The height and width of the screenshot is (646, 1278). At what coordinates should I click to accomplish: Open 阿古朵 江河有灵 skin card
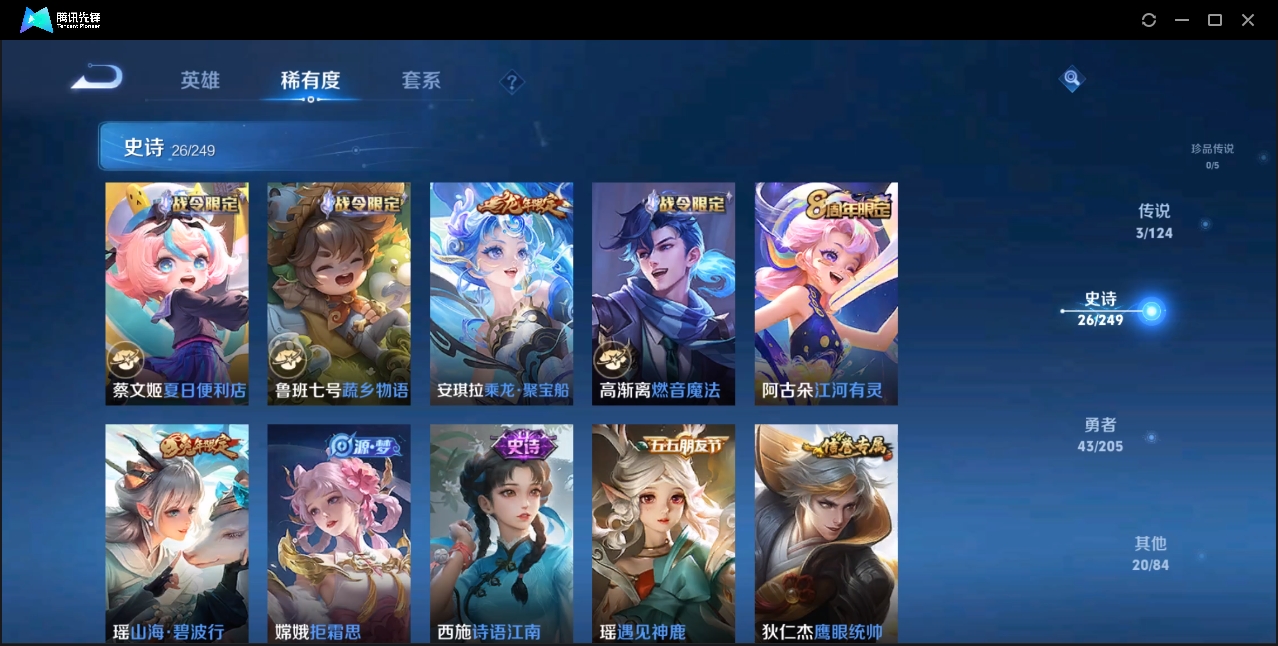tap(826, 293)
